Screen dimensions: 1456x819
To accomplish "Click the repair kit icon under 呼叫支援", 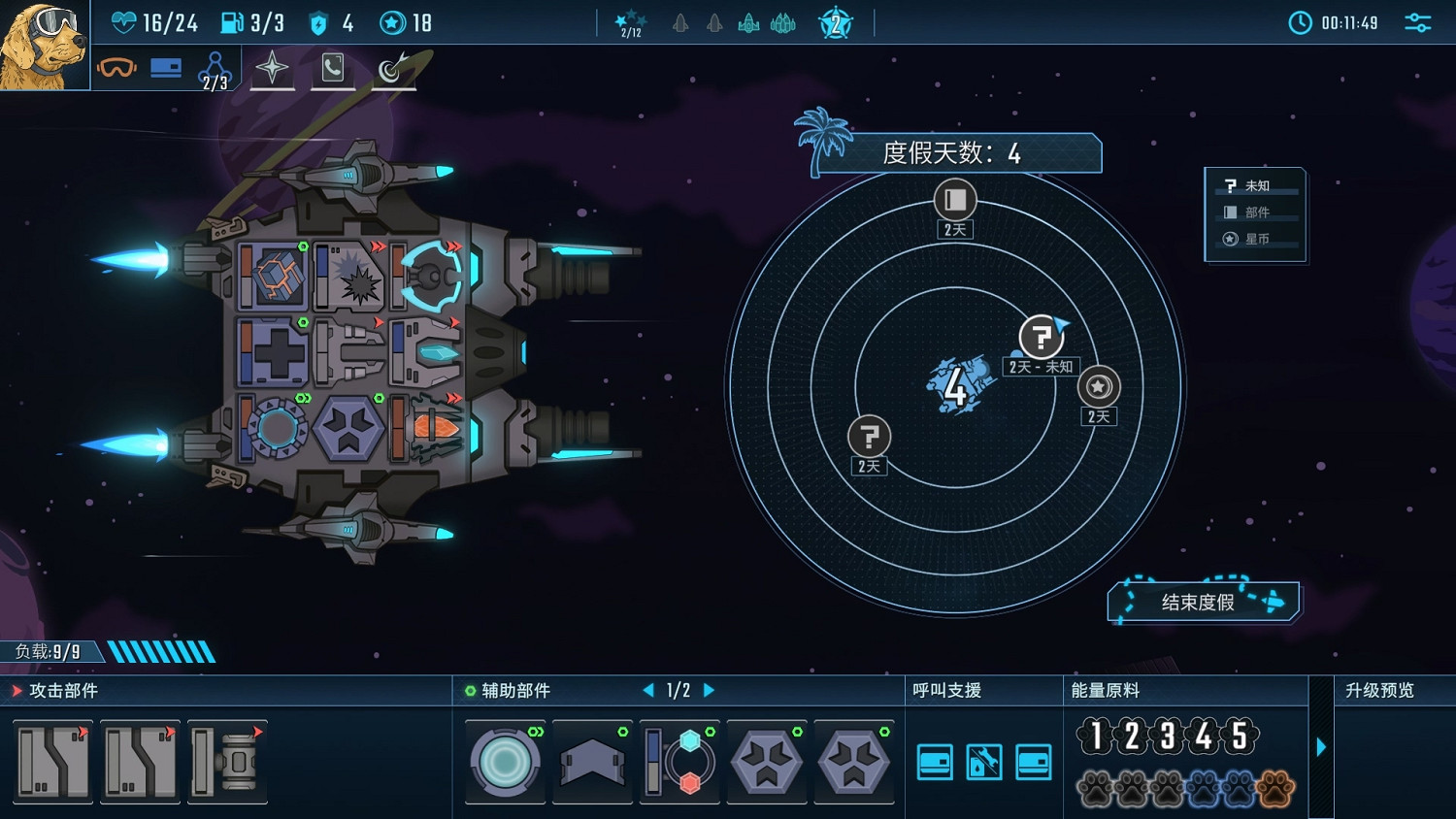I will point(983,763).
